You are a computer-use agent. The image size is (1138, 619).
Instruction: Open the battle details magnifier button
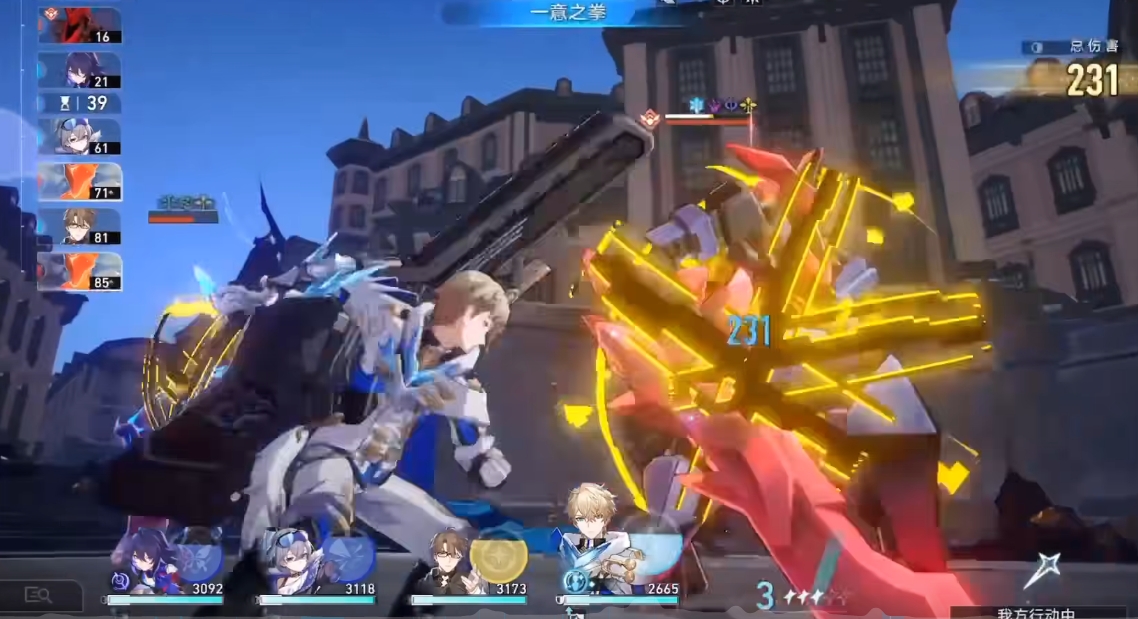pyautogui.click(x=40, y=596)
